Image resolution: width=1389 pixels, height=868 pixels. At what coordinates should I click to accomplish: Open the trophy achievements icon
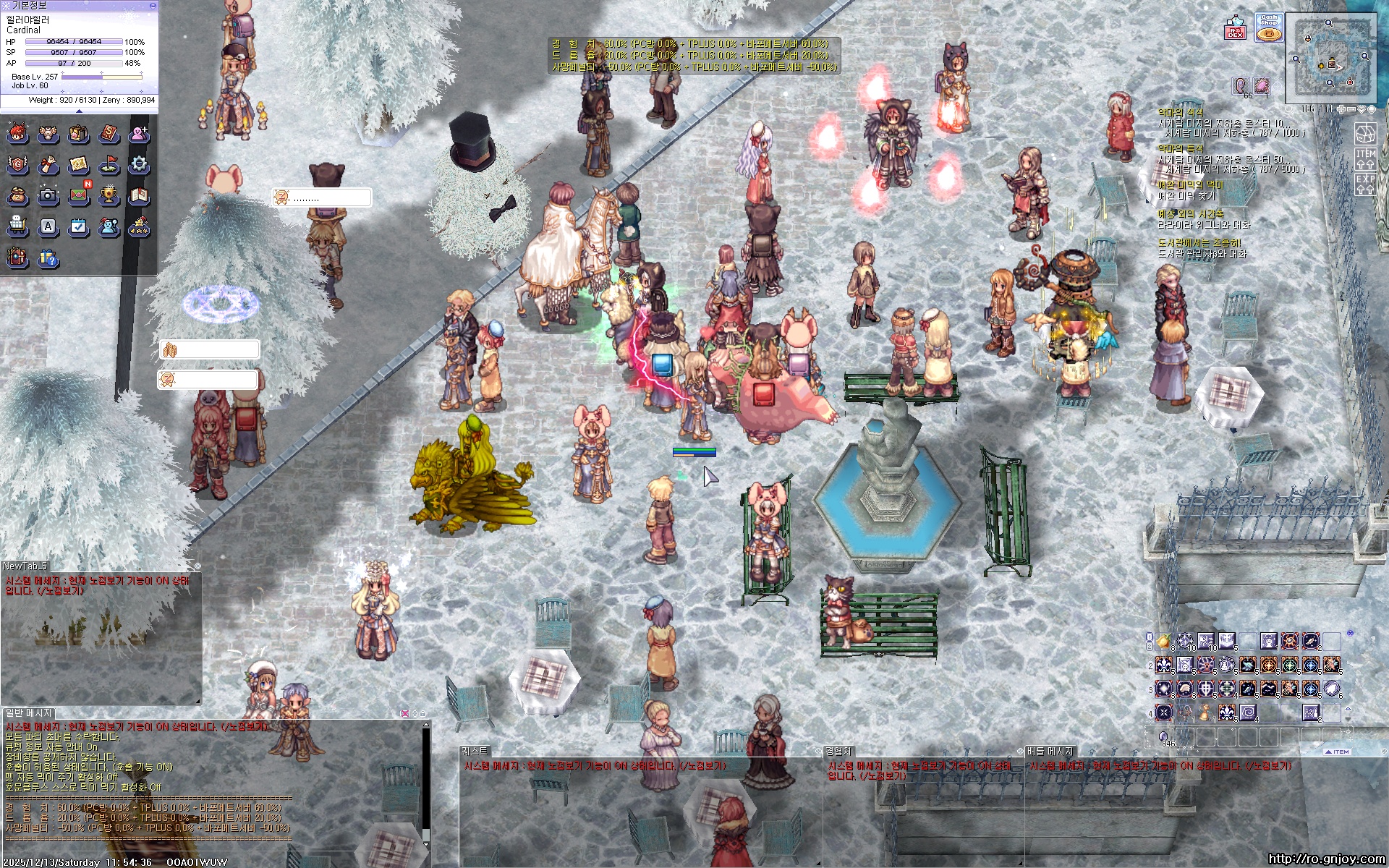pos(109,195)
